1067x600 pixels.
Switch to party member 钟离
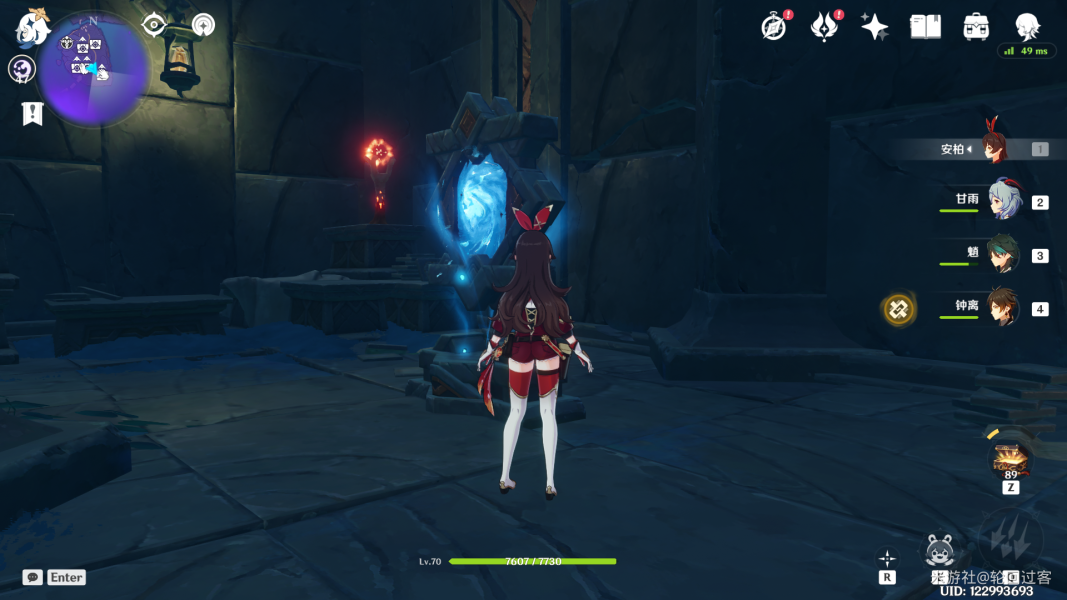coord(1003,308)
